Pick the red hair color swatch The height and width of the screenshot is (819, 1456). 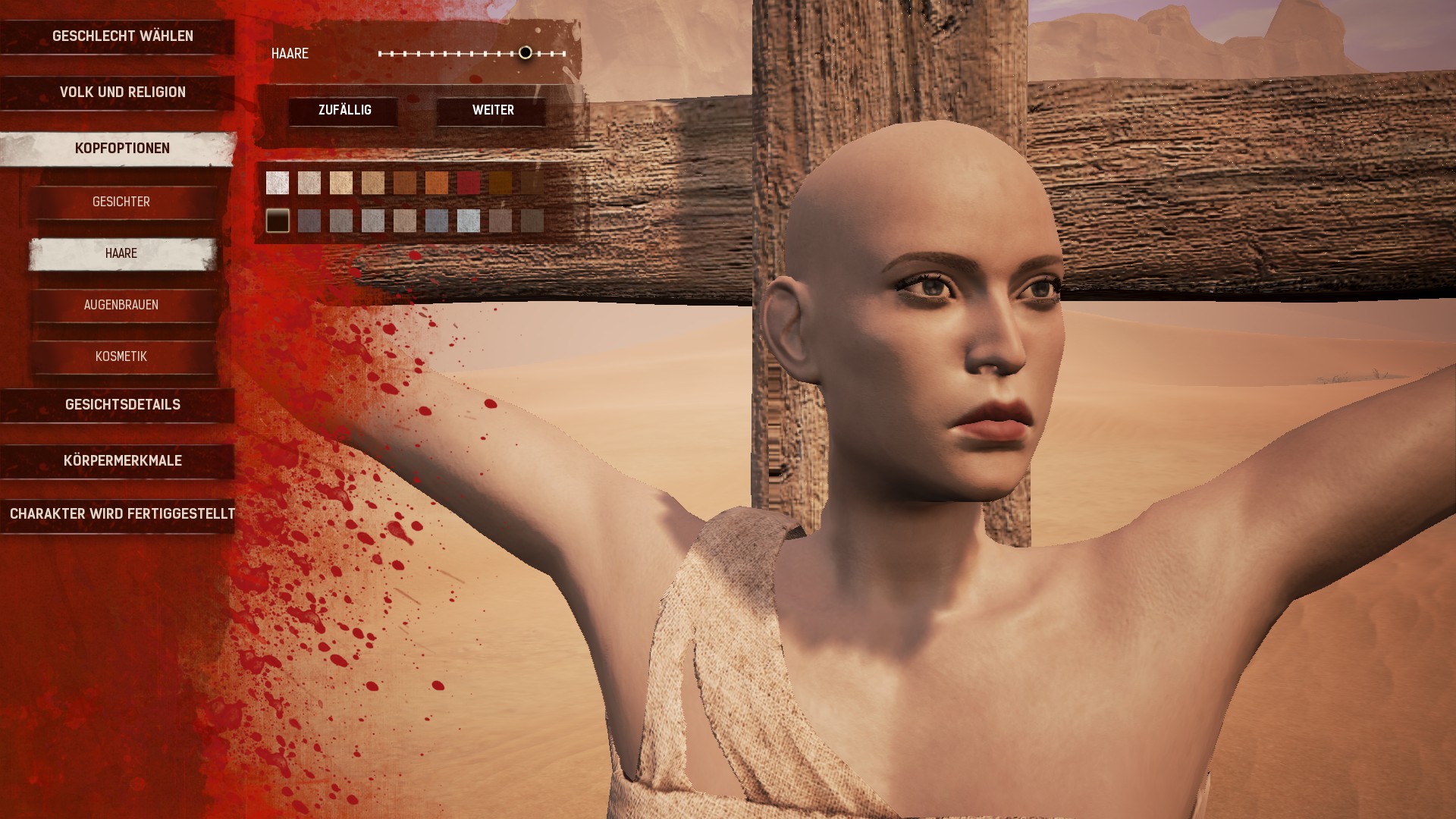coord(469,183)
